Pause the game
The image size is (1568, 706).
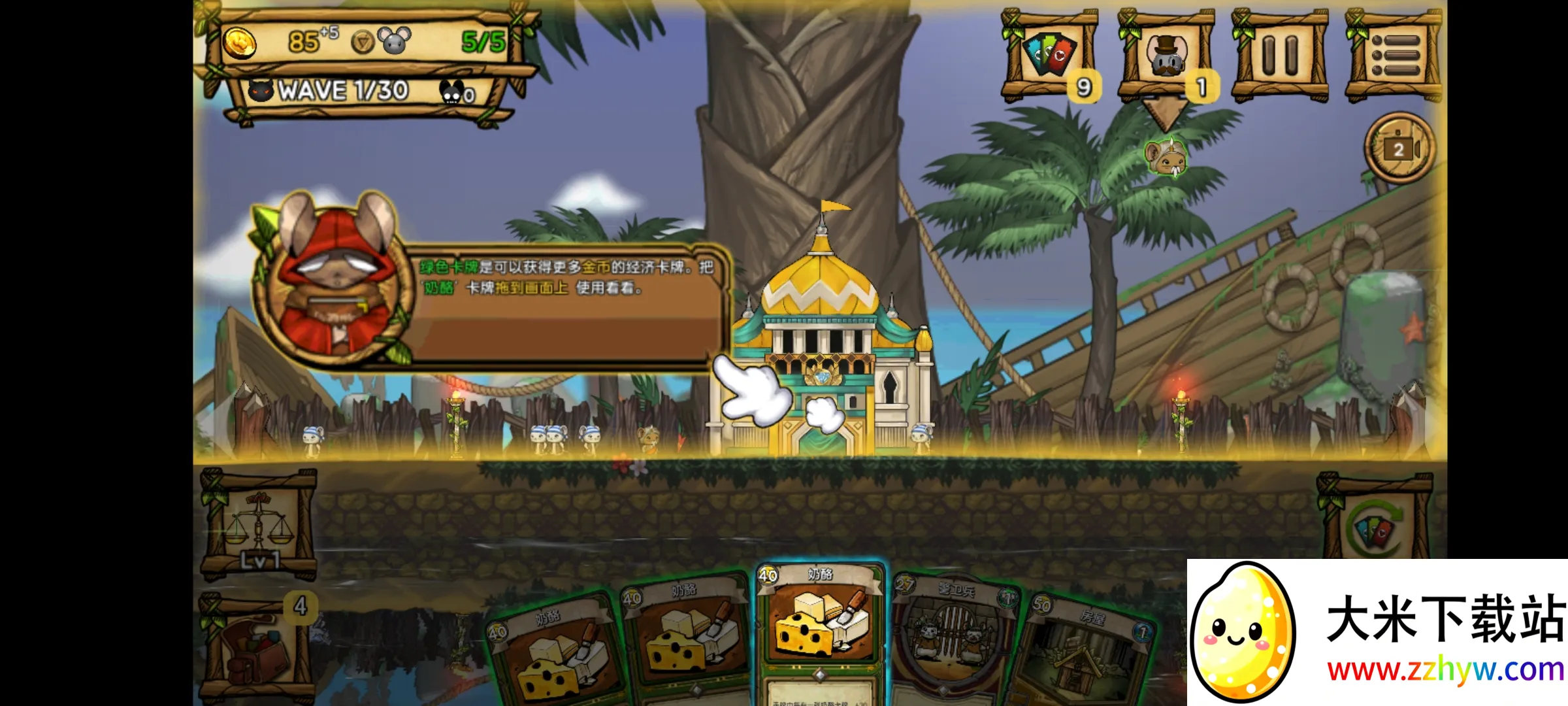[1279, 55]
